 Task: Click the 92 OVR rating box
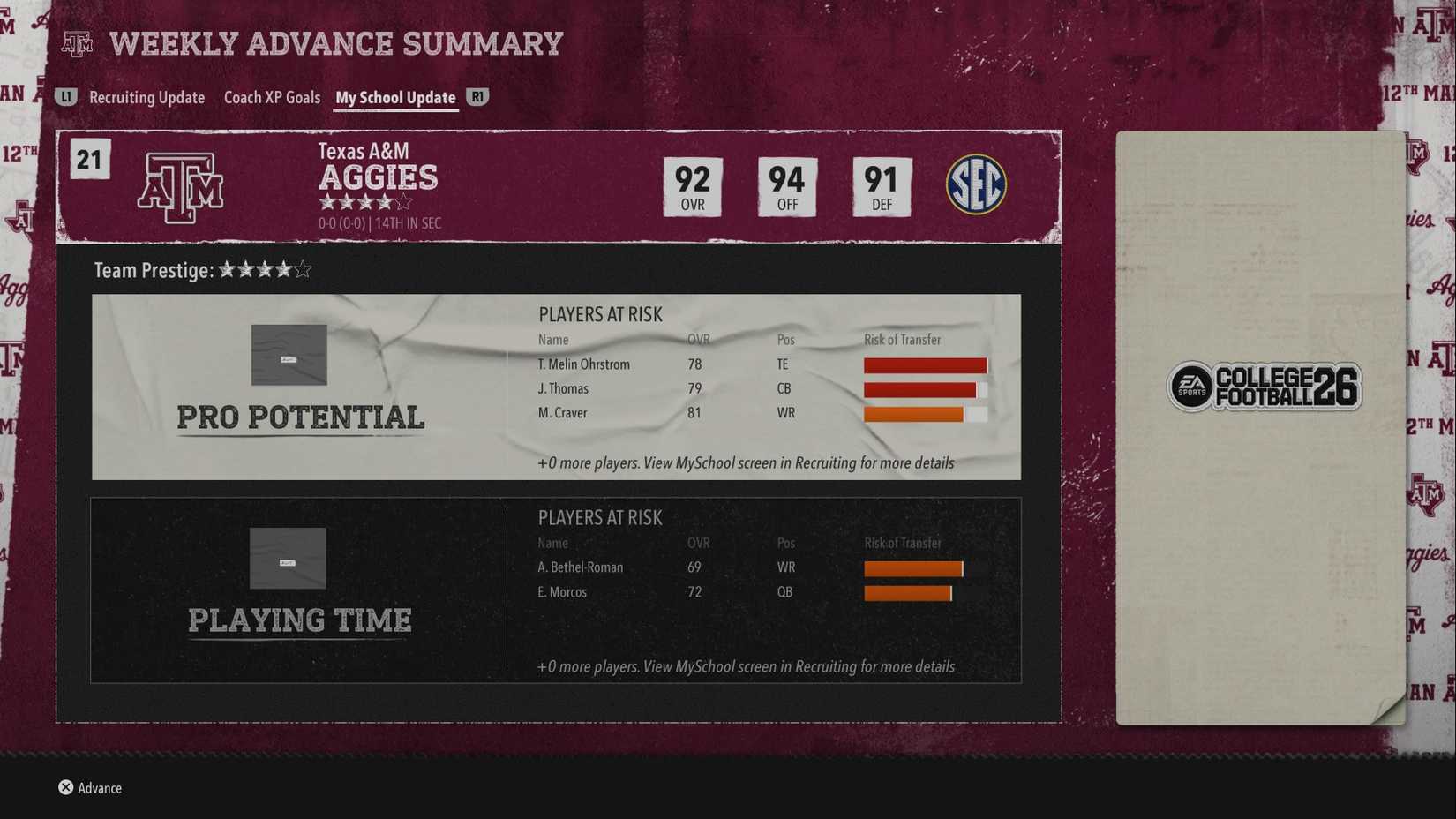point(694,186)
